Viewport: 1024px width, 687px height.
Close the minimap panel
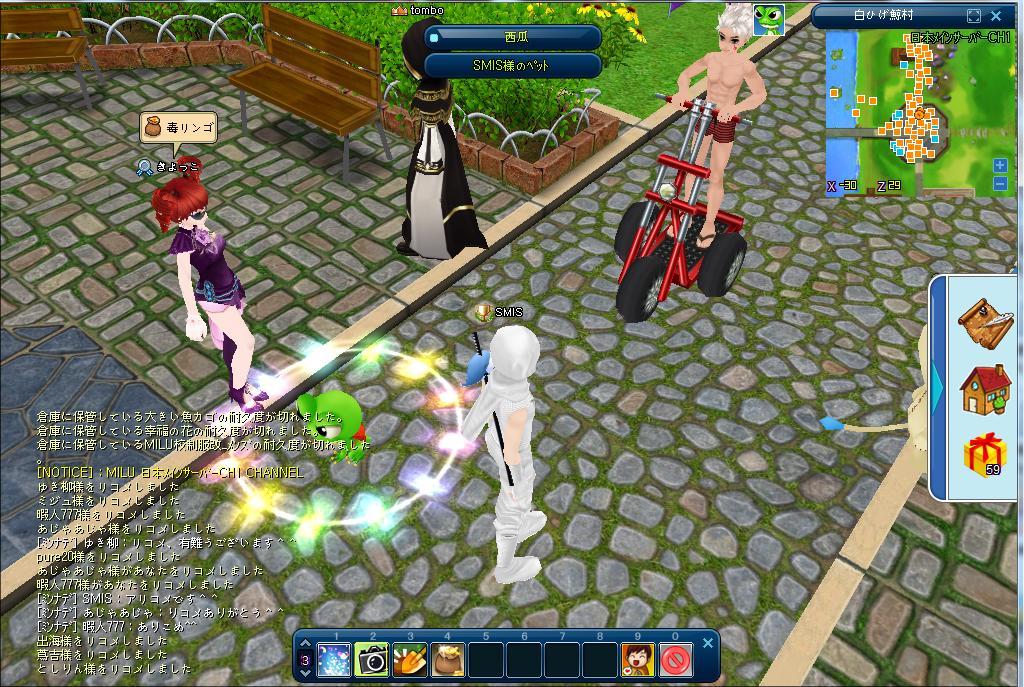pos(996,16)
